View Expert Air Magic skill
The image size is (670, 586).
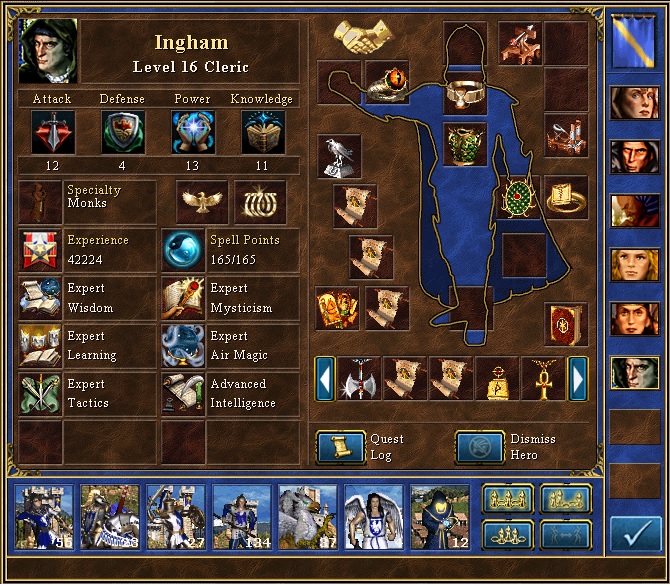(183, 346)
